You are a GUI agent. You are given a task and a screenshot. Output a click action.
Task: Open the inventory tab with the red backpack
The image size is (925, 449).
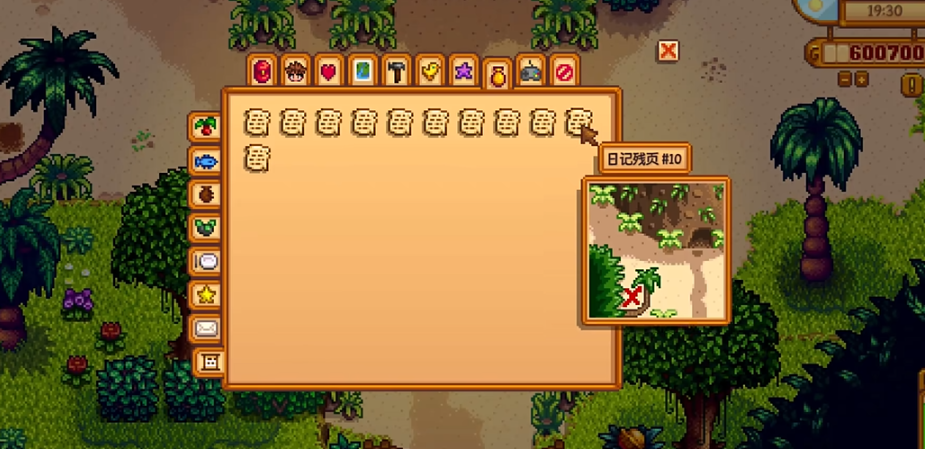tap(262, 71)
